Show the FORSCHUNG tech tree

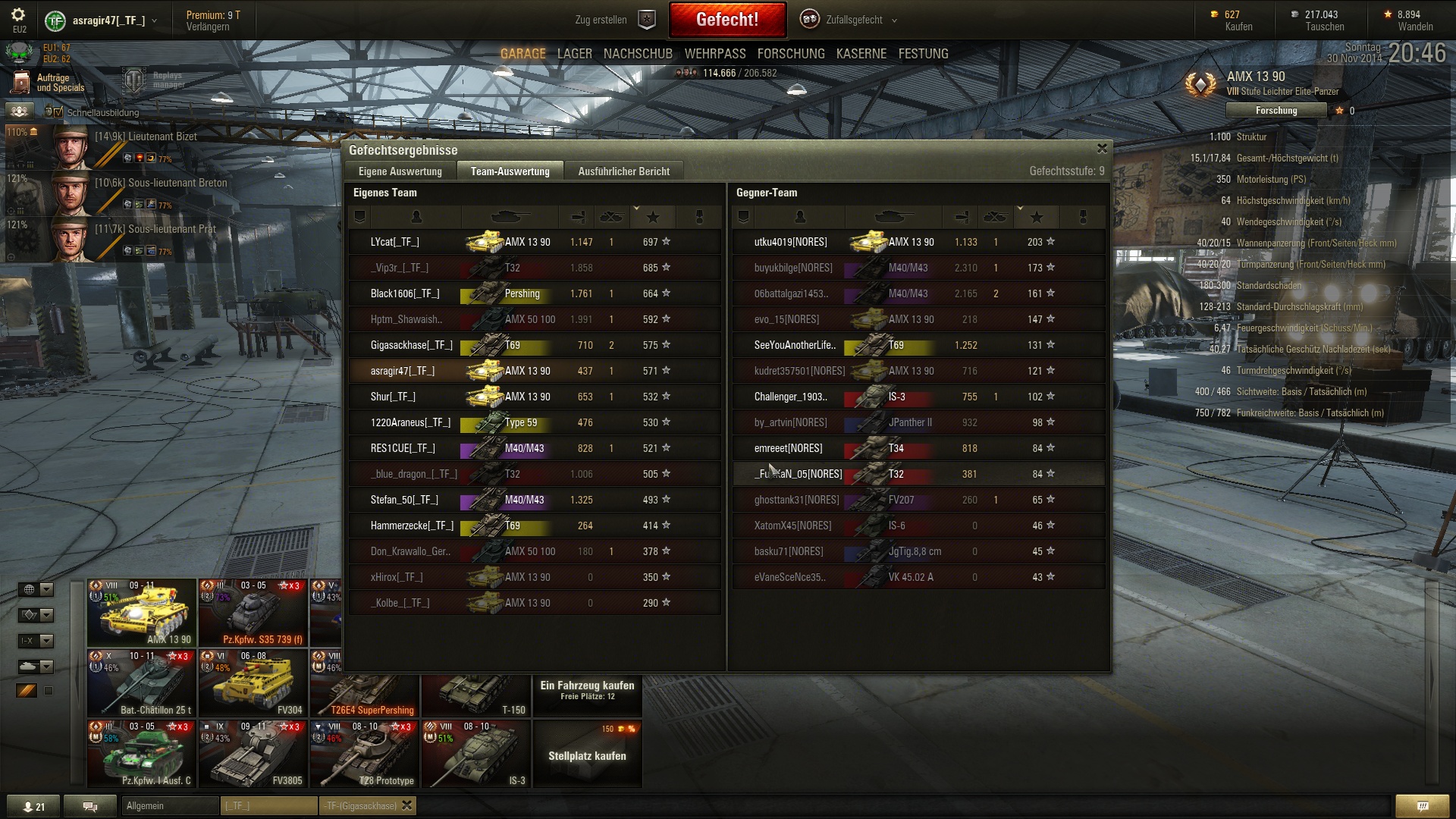click(x=791, y=54)
